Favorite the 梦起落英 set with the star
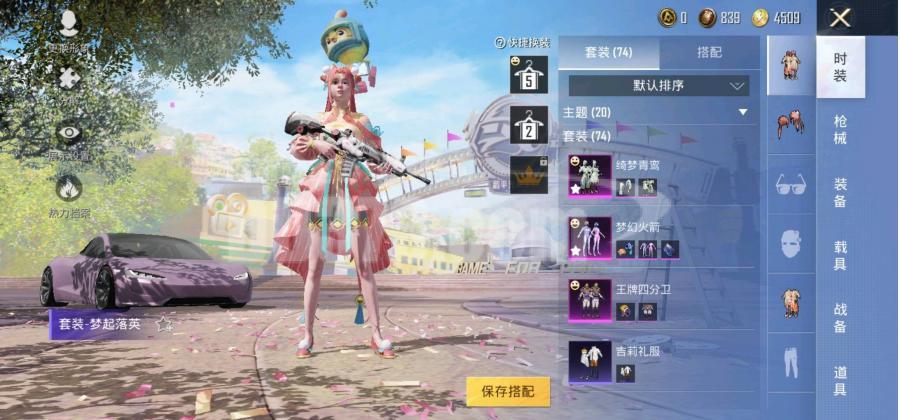This screenshot has width=900, height=420. (165, 324)
